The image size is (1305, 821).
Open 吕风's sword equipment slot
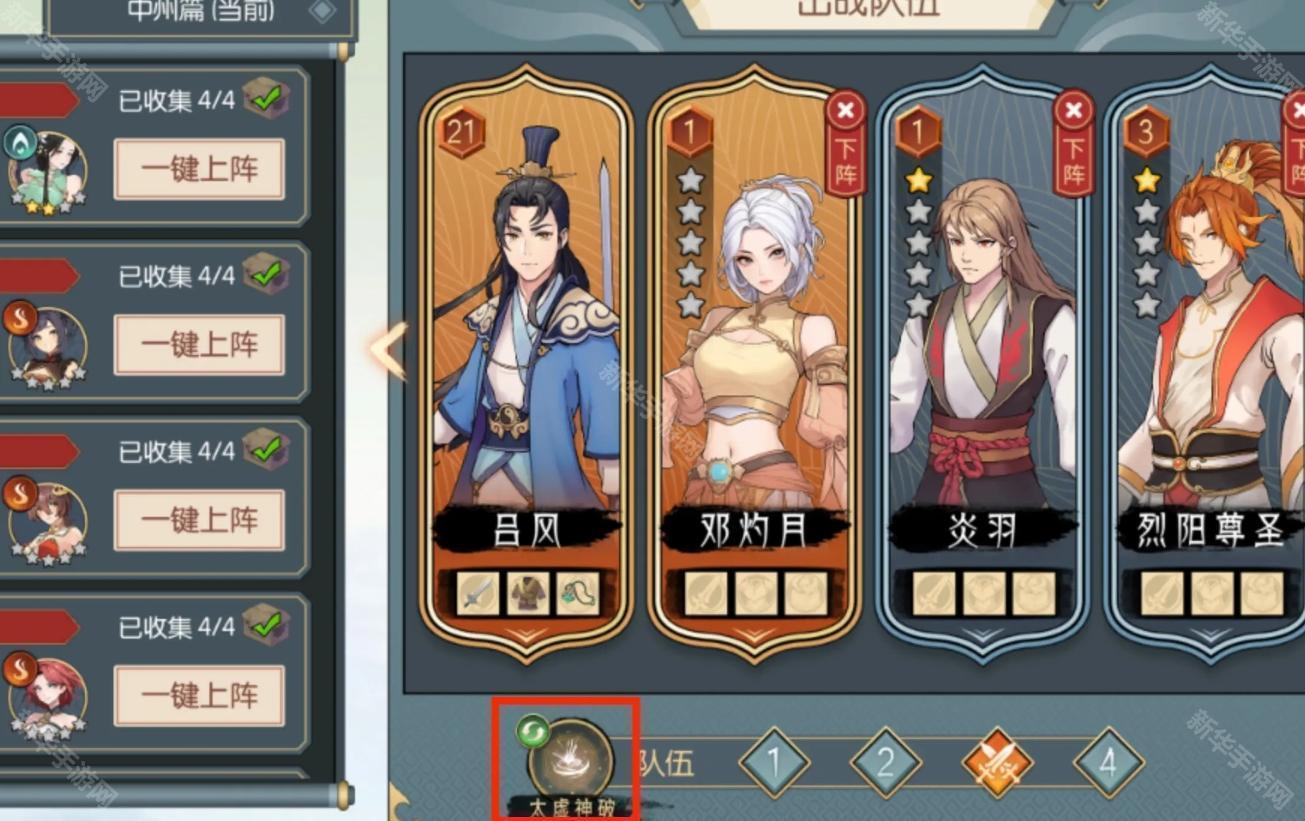478,592
